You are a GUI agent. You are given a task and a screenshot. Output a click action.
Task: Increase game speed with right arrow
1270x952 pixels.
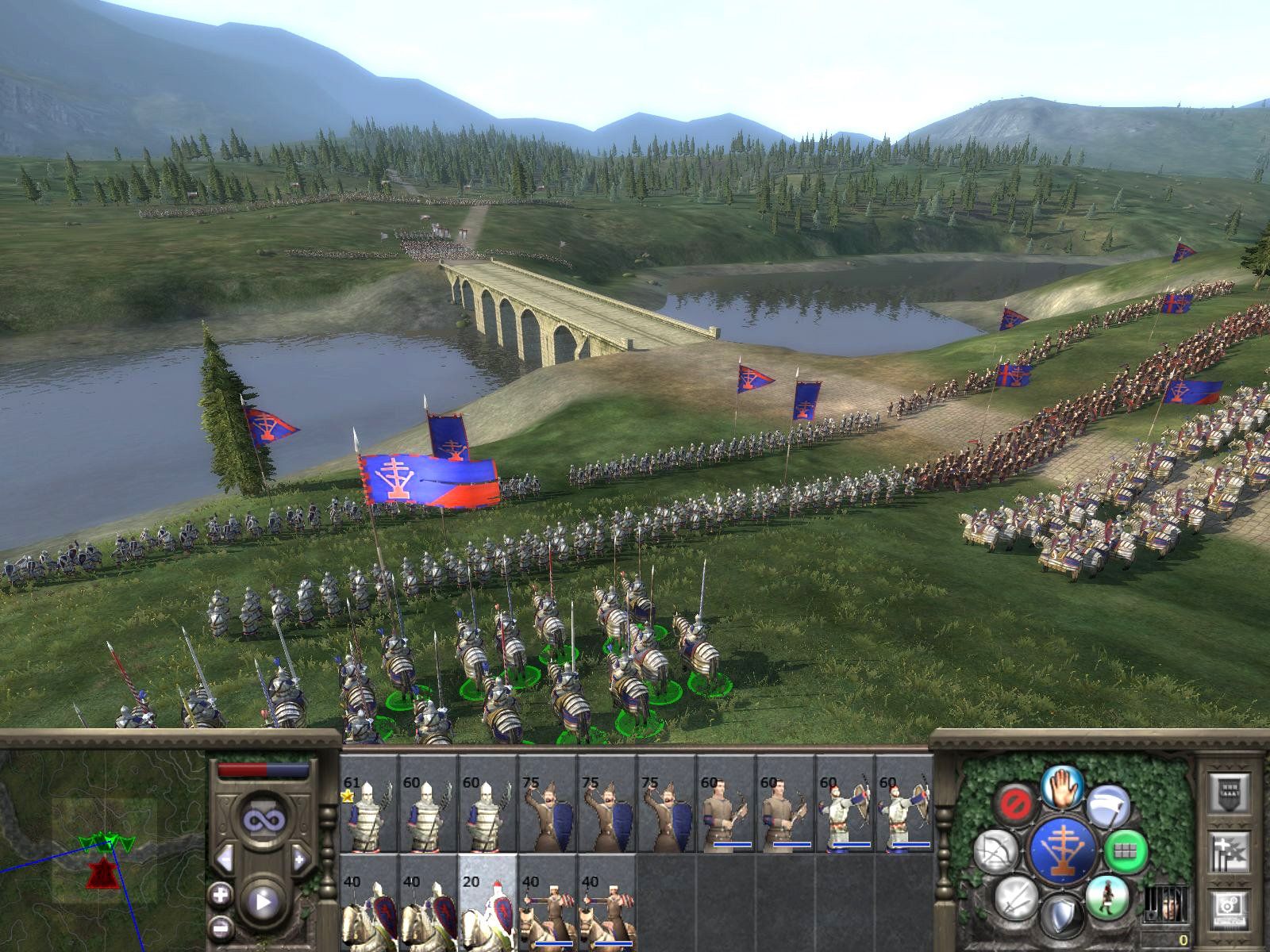[x=300, y=858]
